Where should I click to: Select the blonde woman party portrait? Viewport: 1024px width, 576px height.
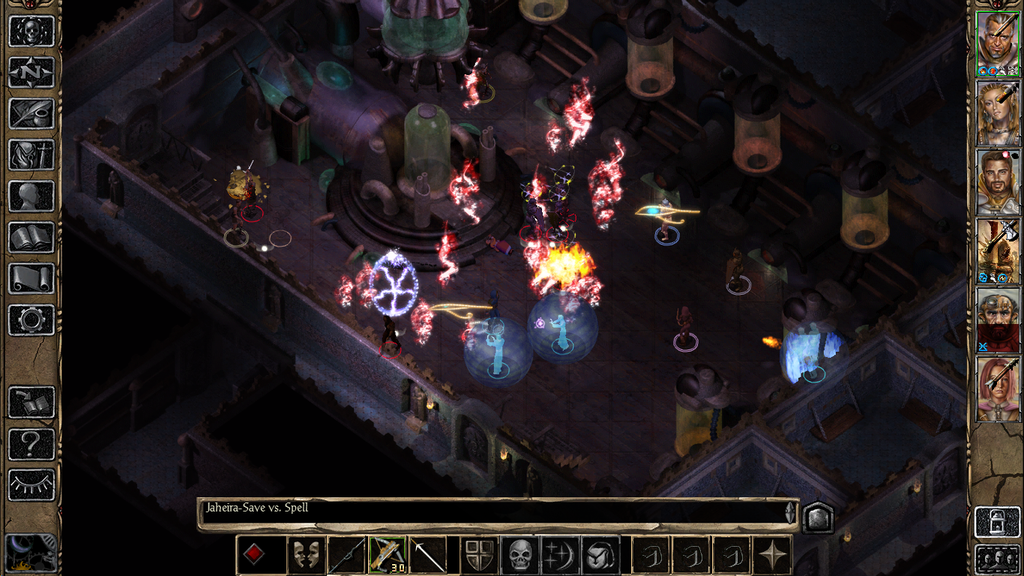[997, 113]
